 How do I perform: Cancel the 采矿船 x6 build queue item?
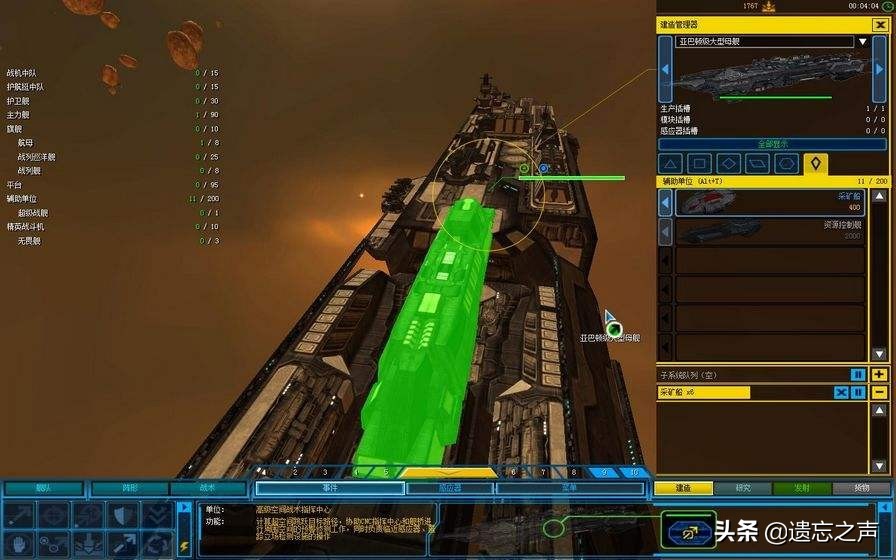coord(841,393)
